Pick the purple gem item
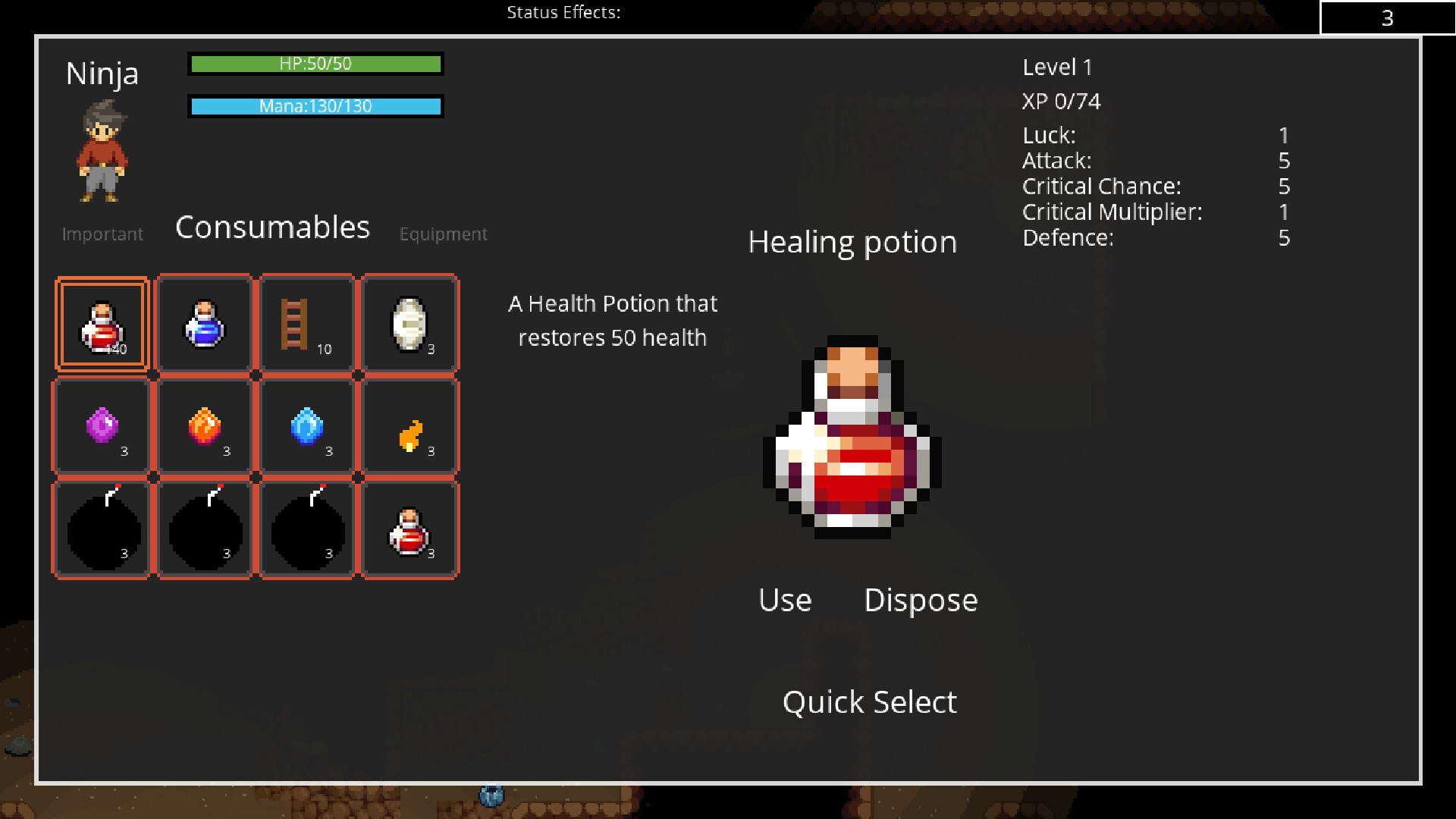This screenshot has height=819, width=1456. point(101,426)
